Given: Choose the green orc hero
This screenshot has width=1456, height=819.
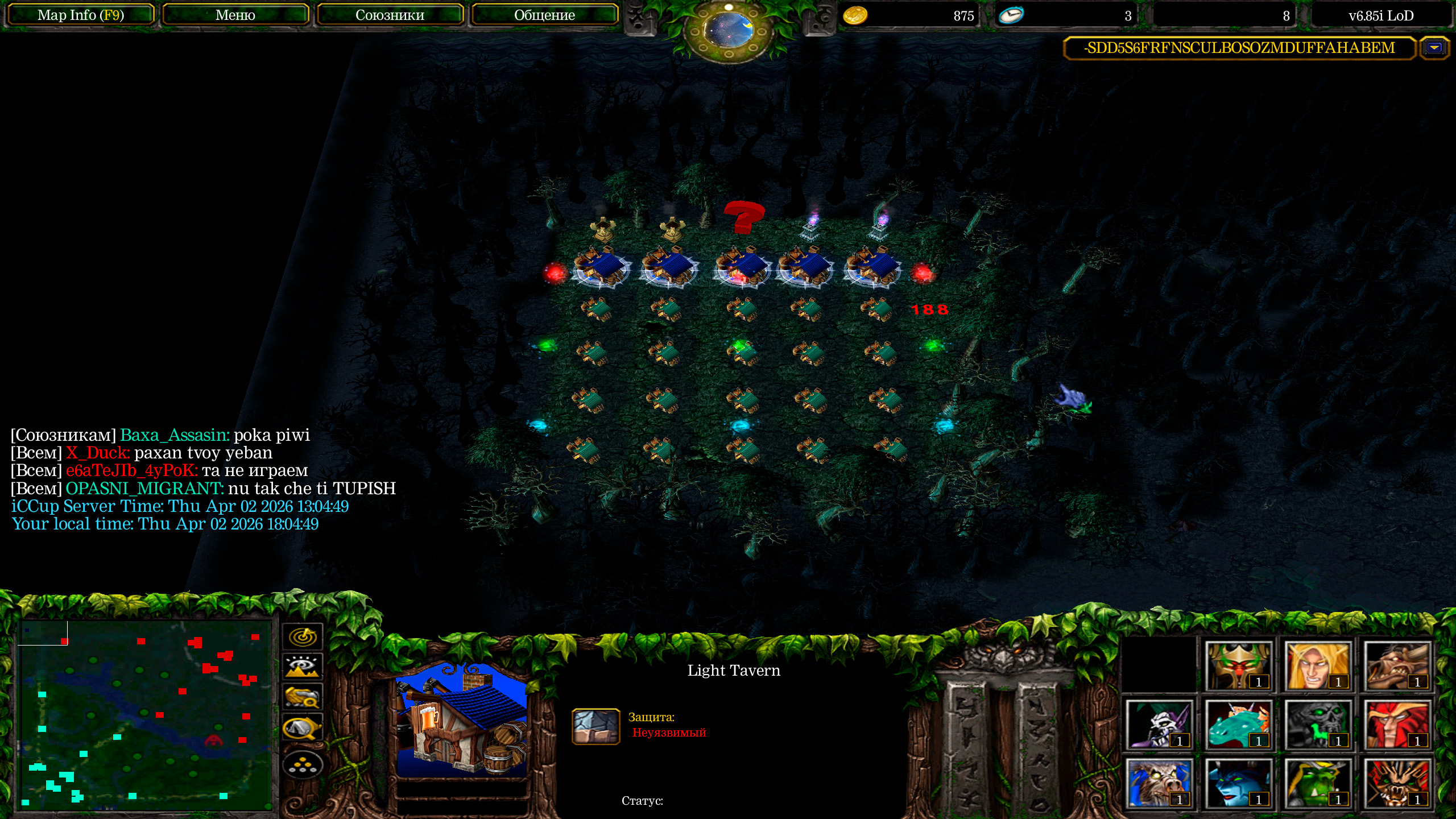Looking at the screenshot, I should tap(1317, 784).
